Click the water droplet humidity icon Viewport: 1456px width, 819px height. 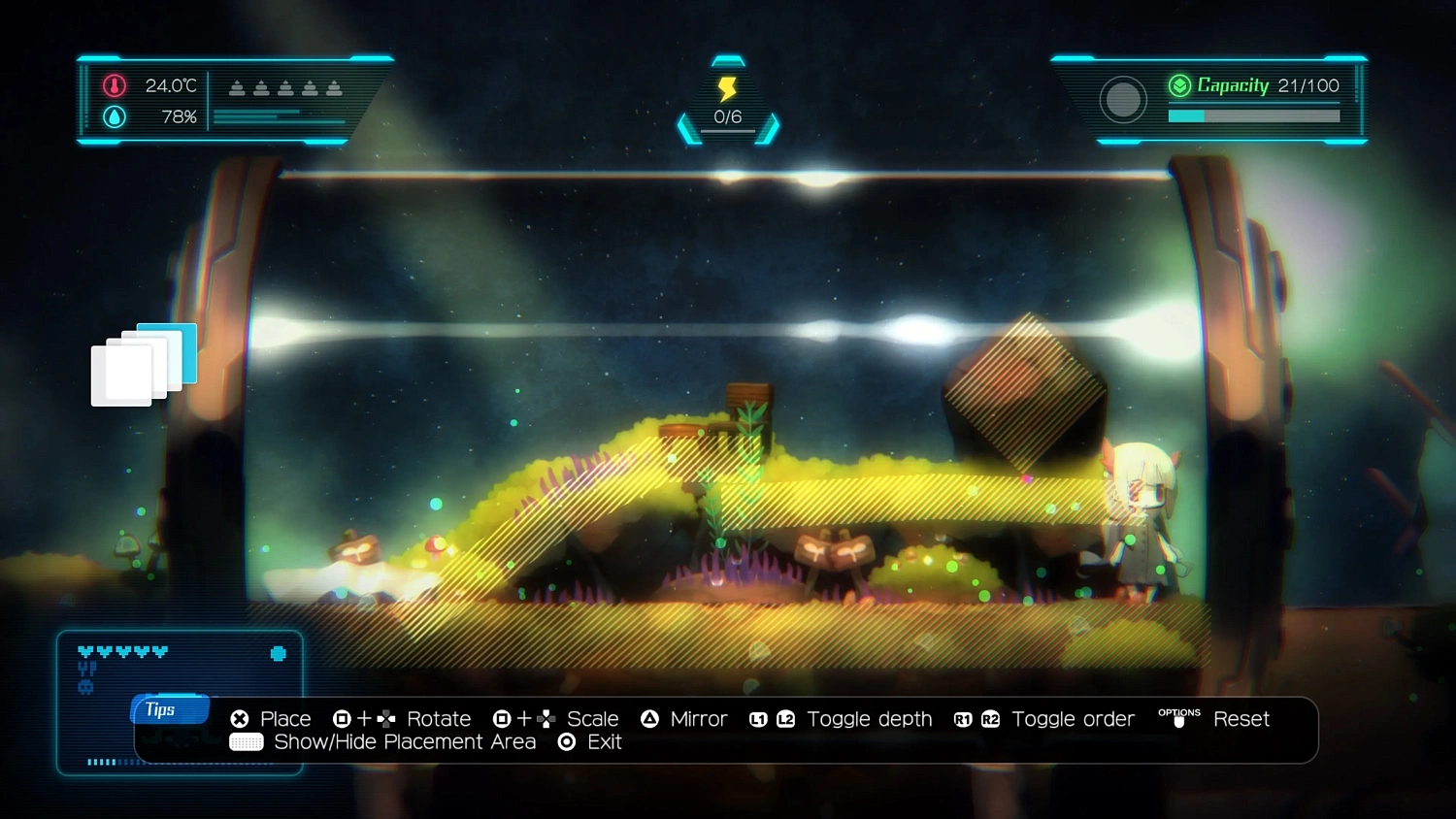pos(113,116)
